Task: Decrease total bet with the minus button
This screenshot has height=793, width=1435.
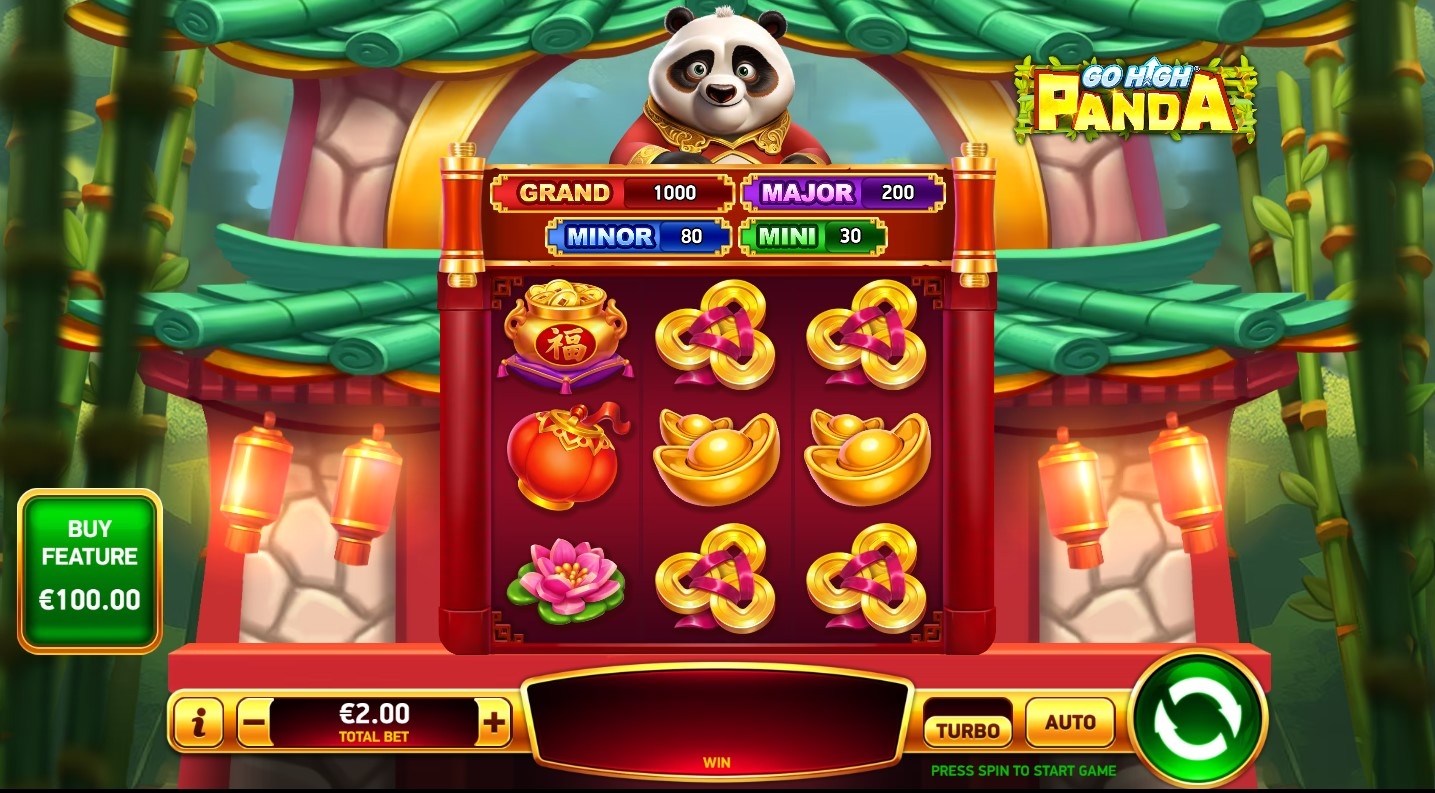Action: [254, 722]
